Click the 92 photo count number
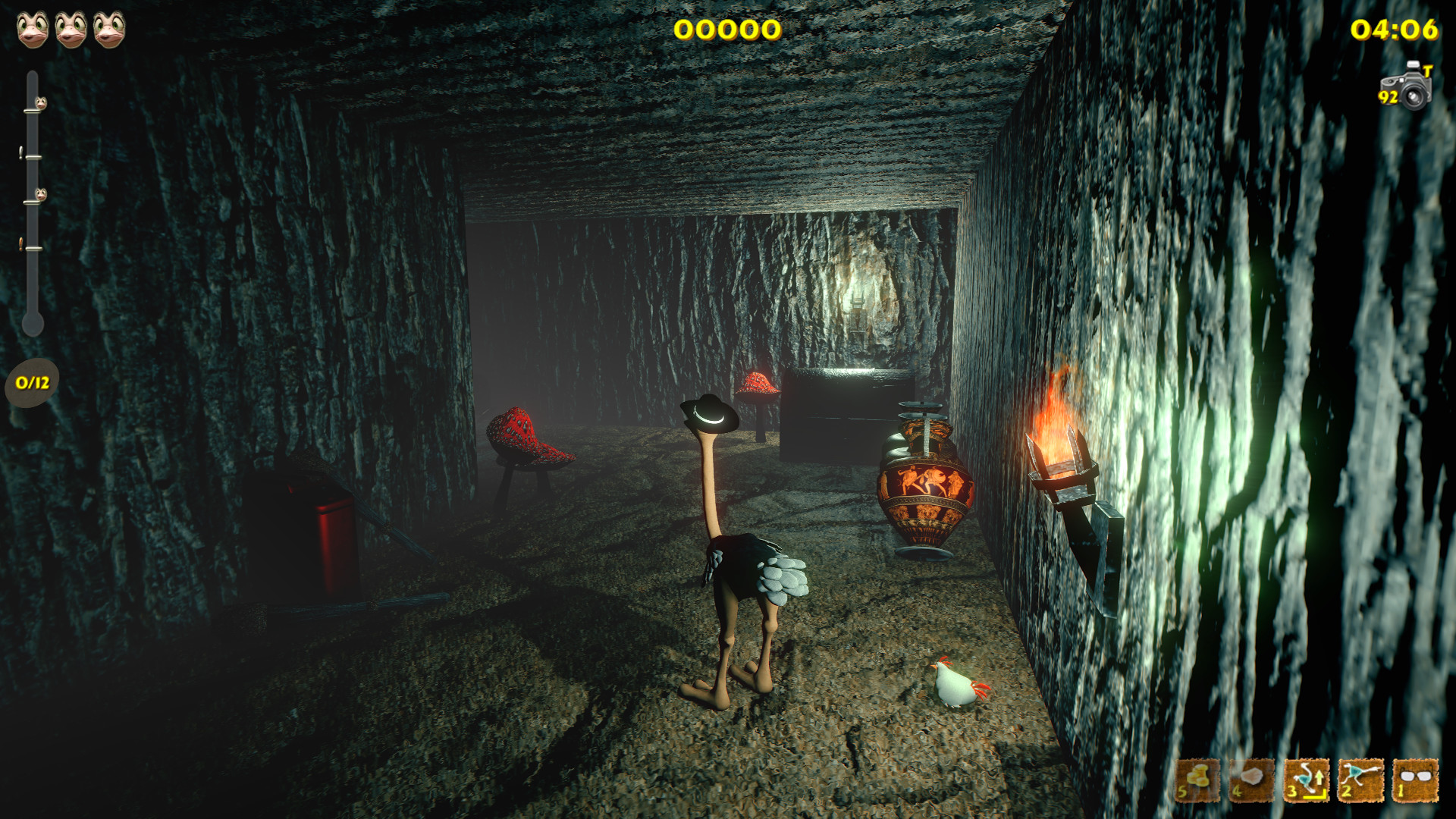The height and width of the screenshot is (819, 1456). pyautogui.click(x=1388, y=97)
